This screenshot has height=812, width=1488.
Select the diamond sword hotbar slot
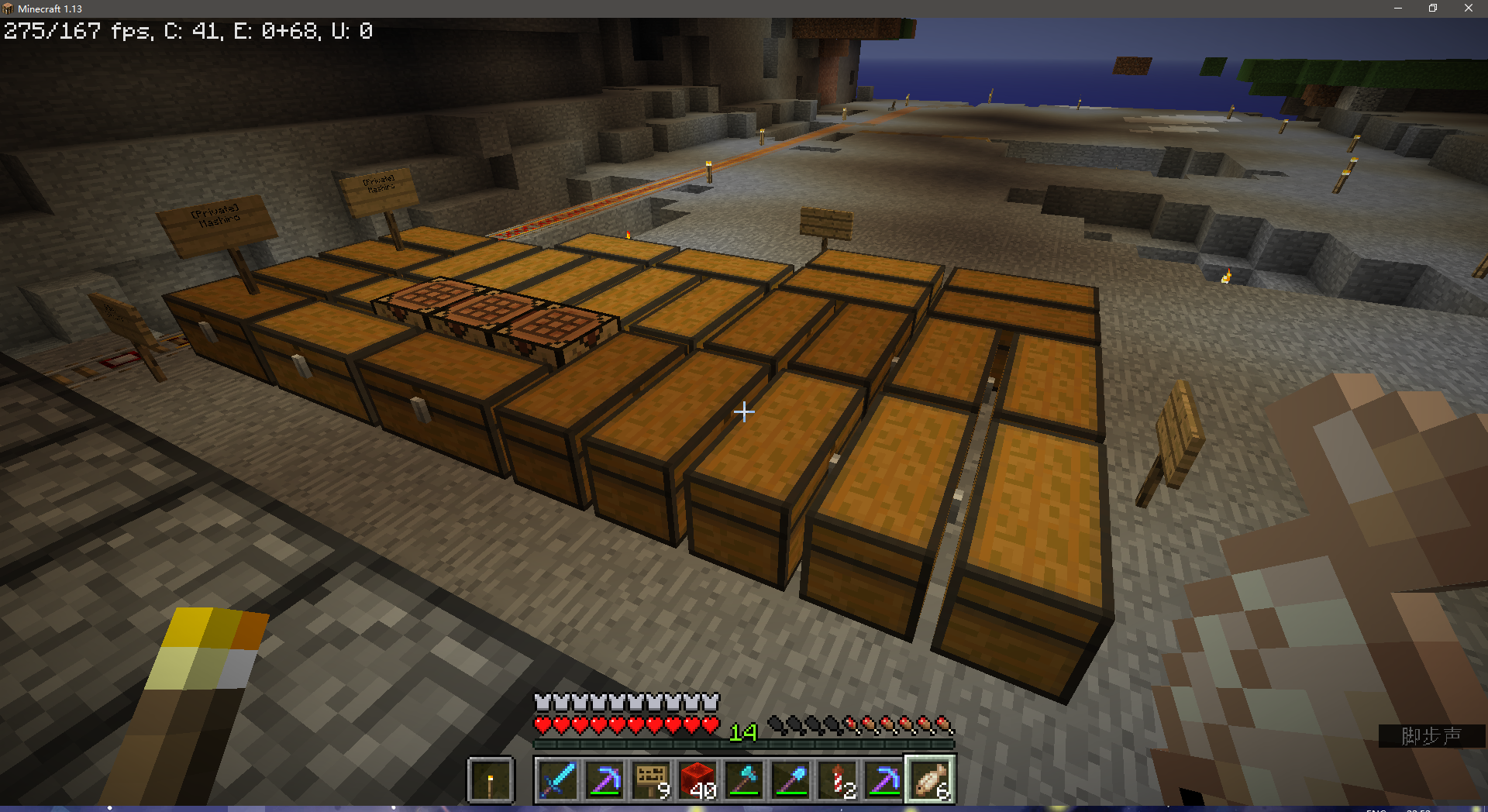pyautogui.click(x=558, y=779)
